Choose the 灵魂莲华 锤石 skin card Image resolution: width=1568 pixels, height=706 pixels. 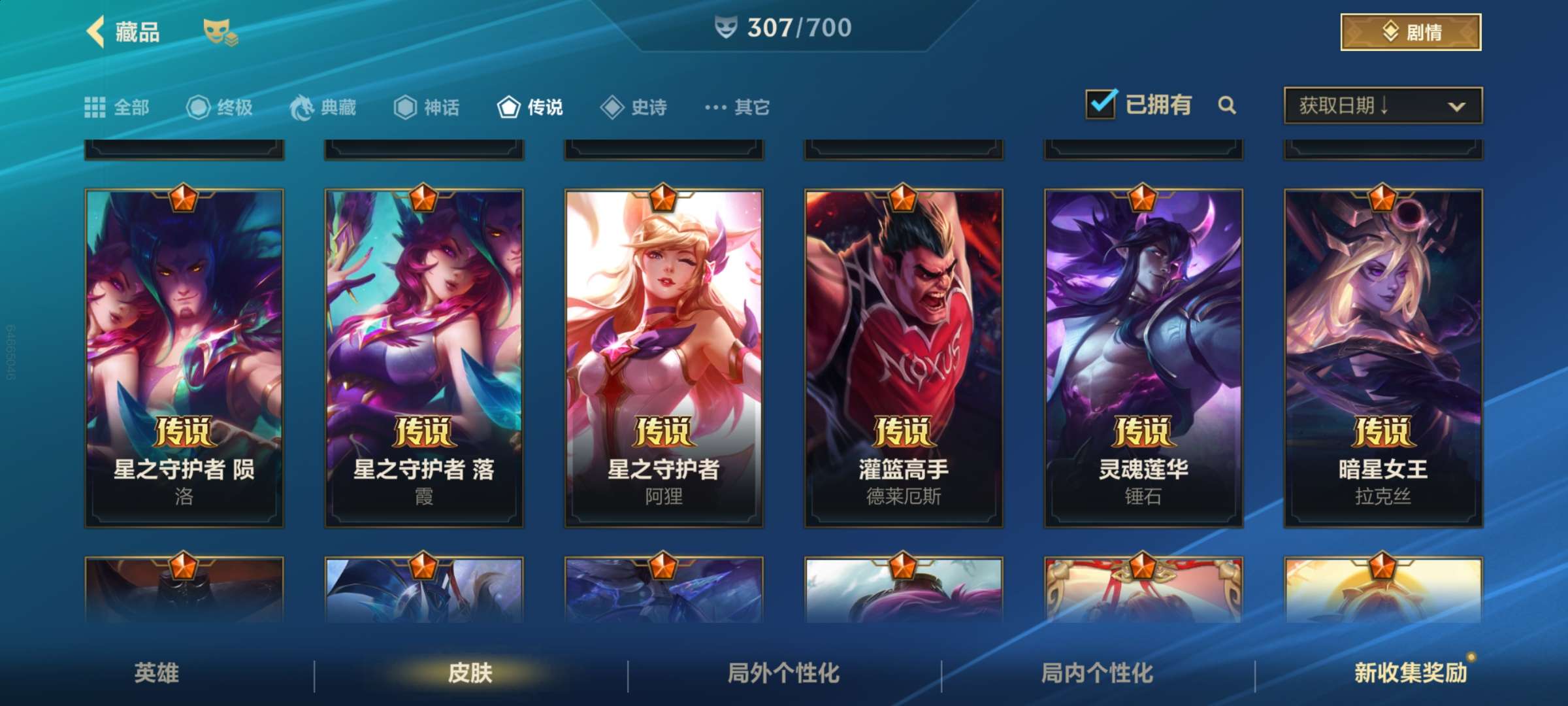1143,358
